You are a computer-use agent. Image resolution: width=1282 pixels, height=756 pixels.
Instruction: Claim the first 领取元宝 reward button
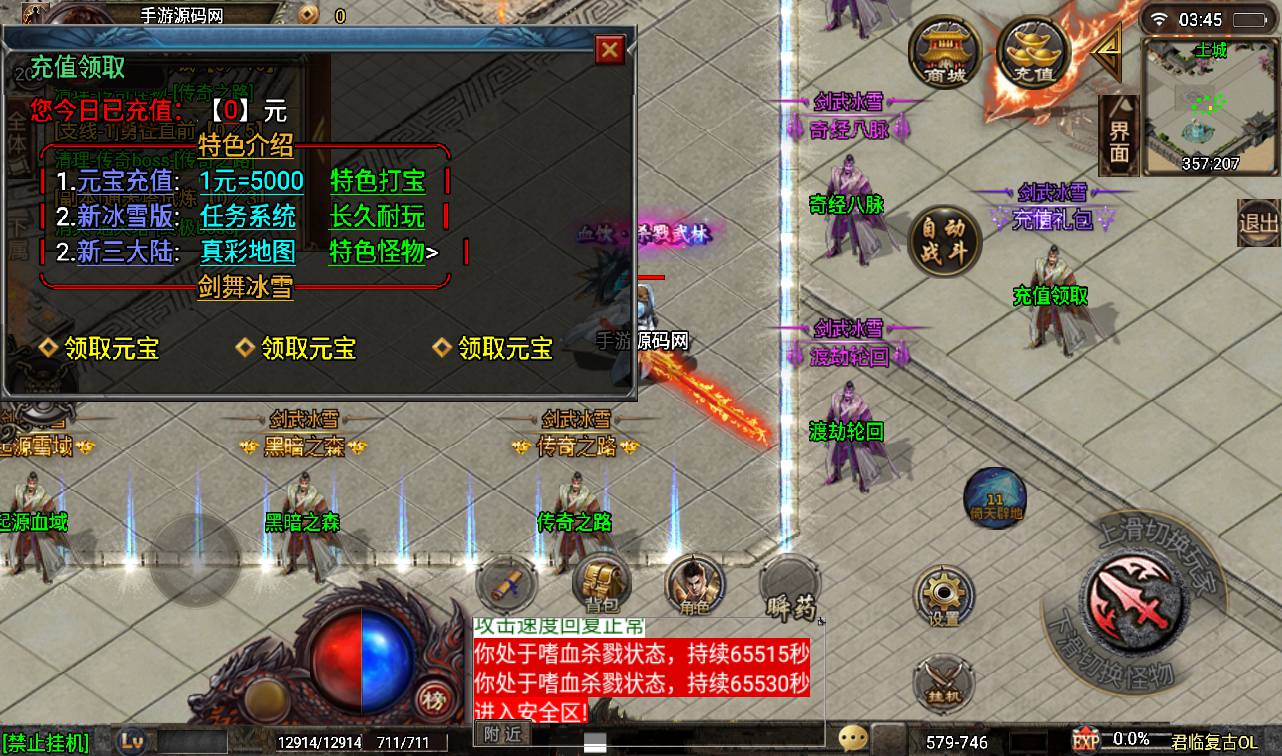click(108, 347)
